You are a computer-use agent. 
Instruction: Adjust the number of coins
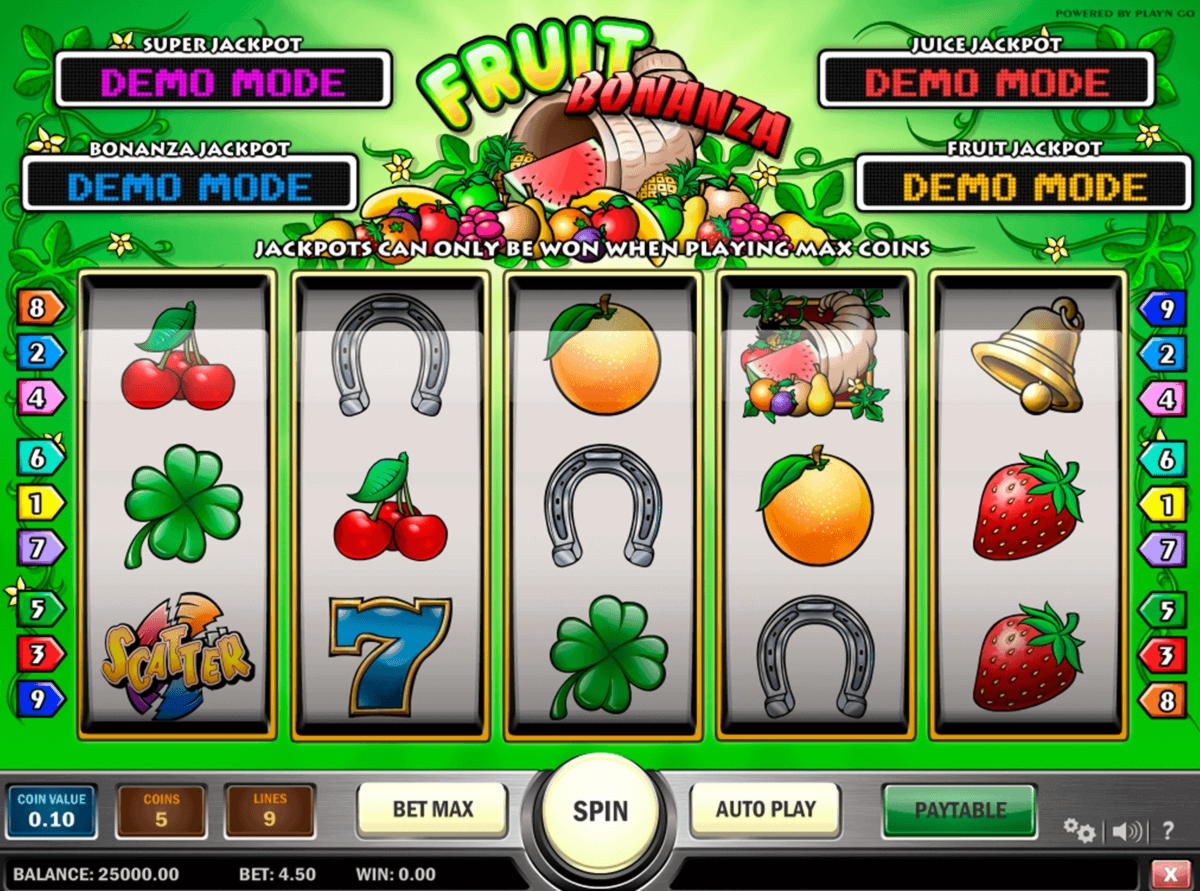pyautogui.click(x=161, y=811)
